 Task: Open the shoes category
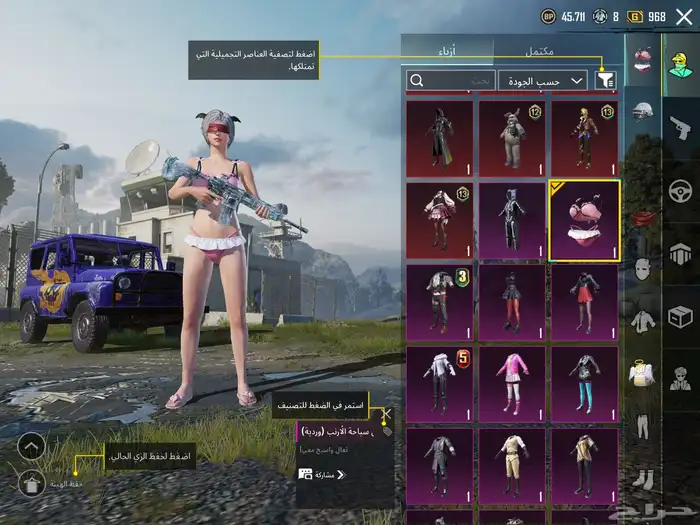tap(642, 480)
